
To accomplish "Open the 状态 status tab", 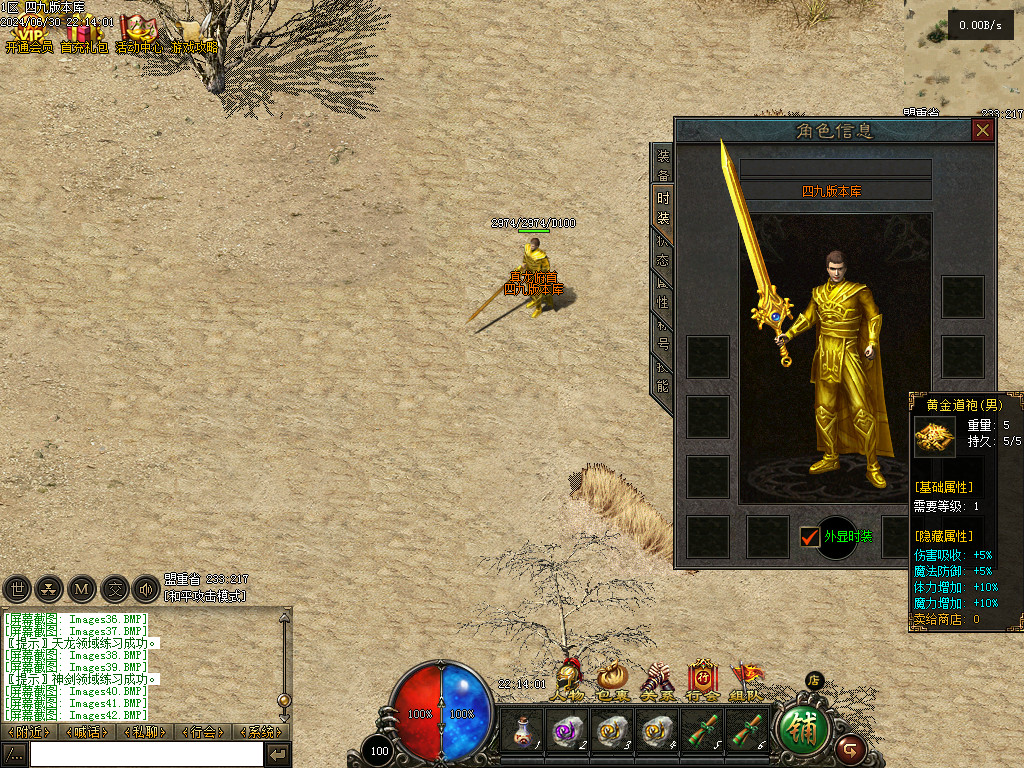I will pyautogui.click(x=663, y=250).
